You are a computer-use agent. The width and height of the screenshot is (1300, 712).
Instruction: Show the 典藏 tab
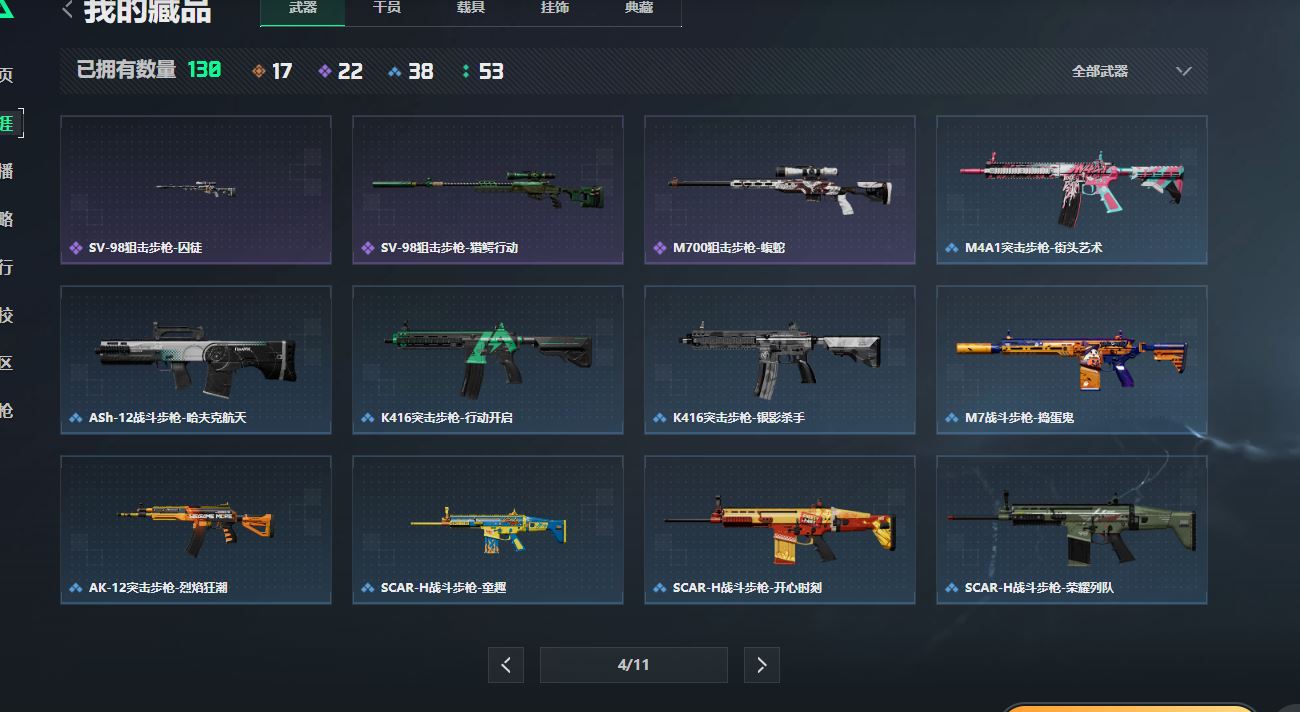pyautogui.click(x=639, y=9)
